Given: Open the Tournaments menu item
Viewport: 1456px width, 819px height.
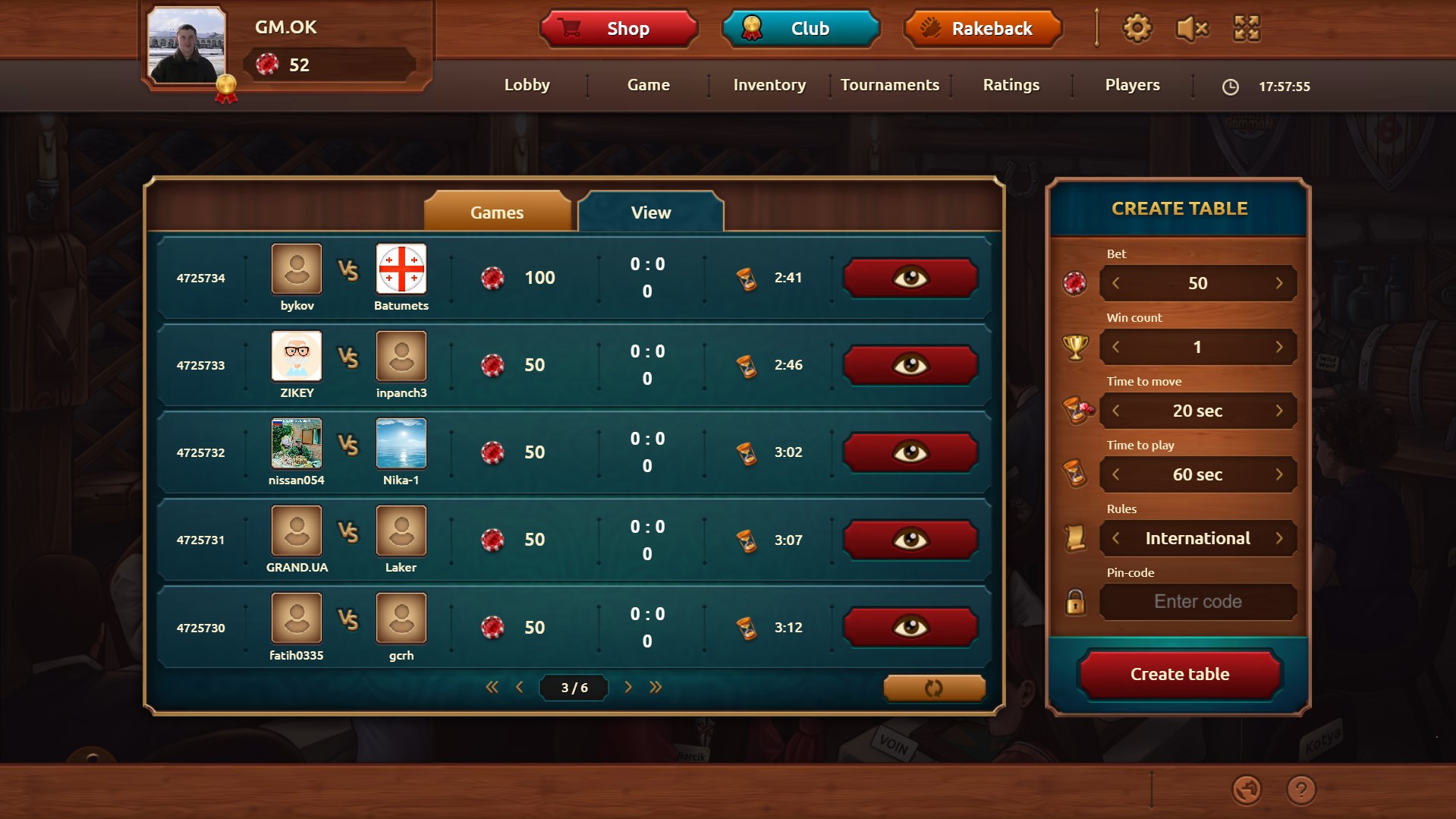Looking at the screenshot, I should point(890,85).
